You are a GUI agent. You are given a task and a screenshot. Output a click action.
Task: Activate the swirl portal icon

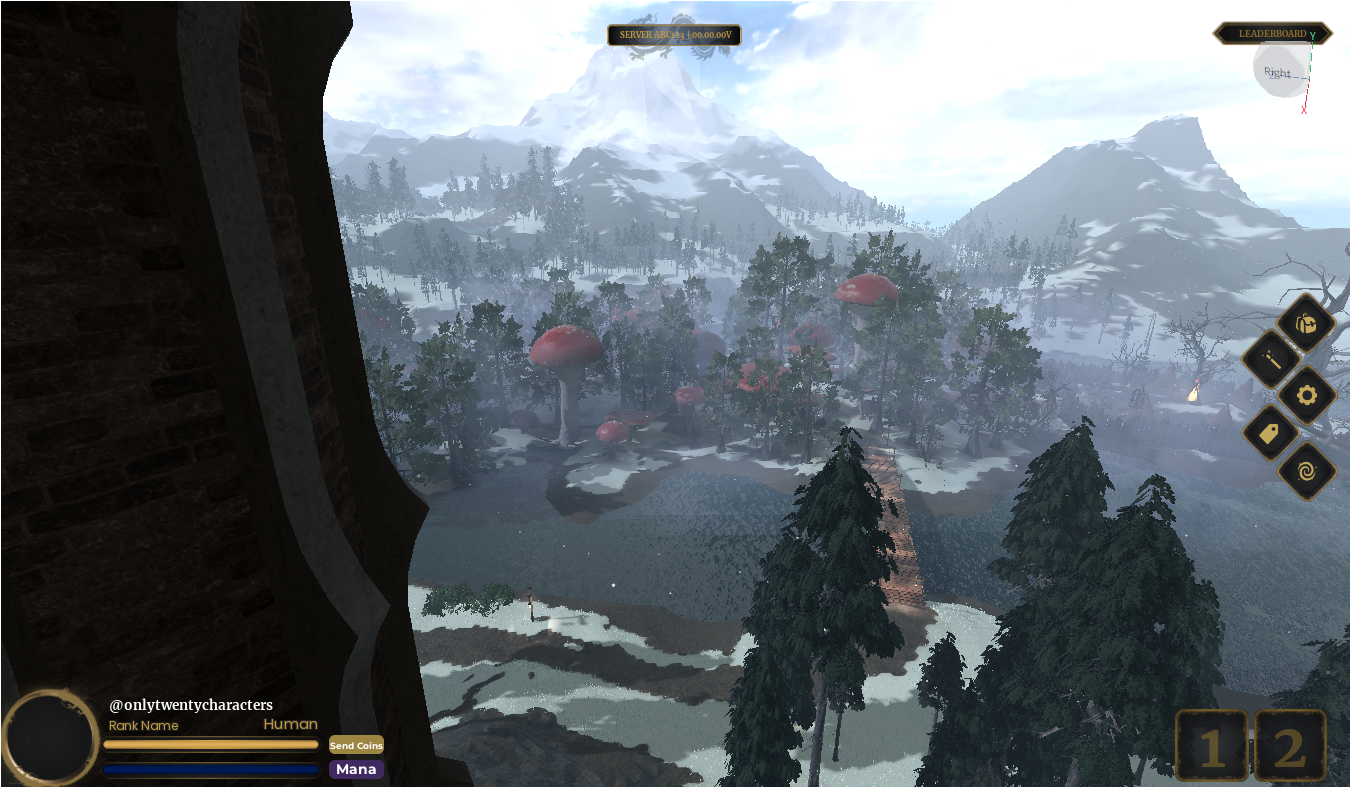point(1307,470)
